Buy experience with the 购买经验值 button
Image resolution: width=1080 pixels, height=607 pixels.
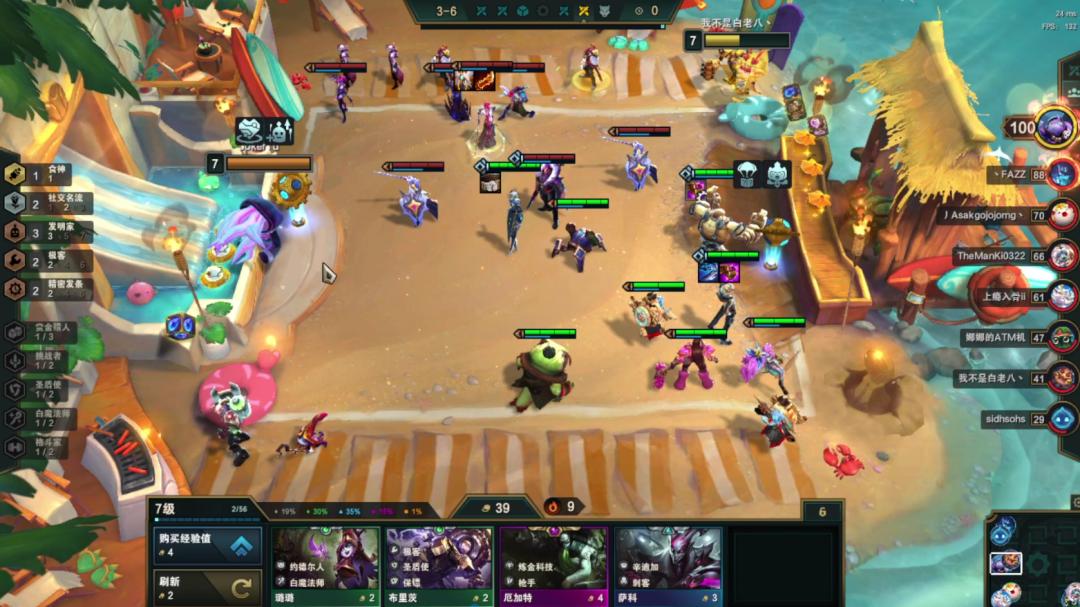tap(208, 546)
